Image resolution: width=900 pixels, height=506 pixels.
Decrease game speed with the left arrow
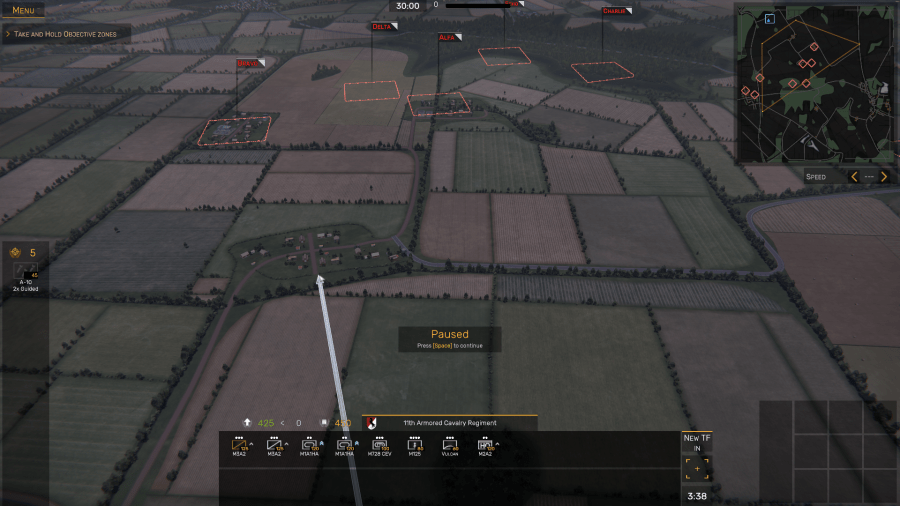pyautogui.click(x=853, y=177)
